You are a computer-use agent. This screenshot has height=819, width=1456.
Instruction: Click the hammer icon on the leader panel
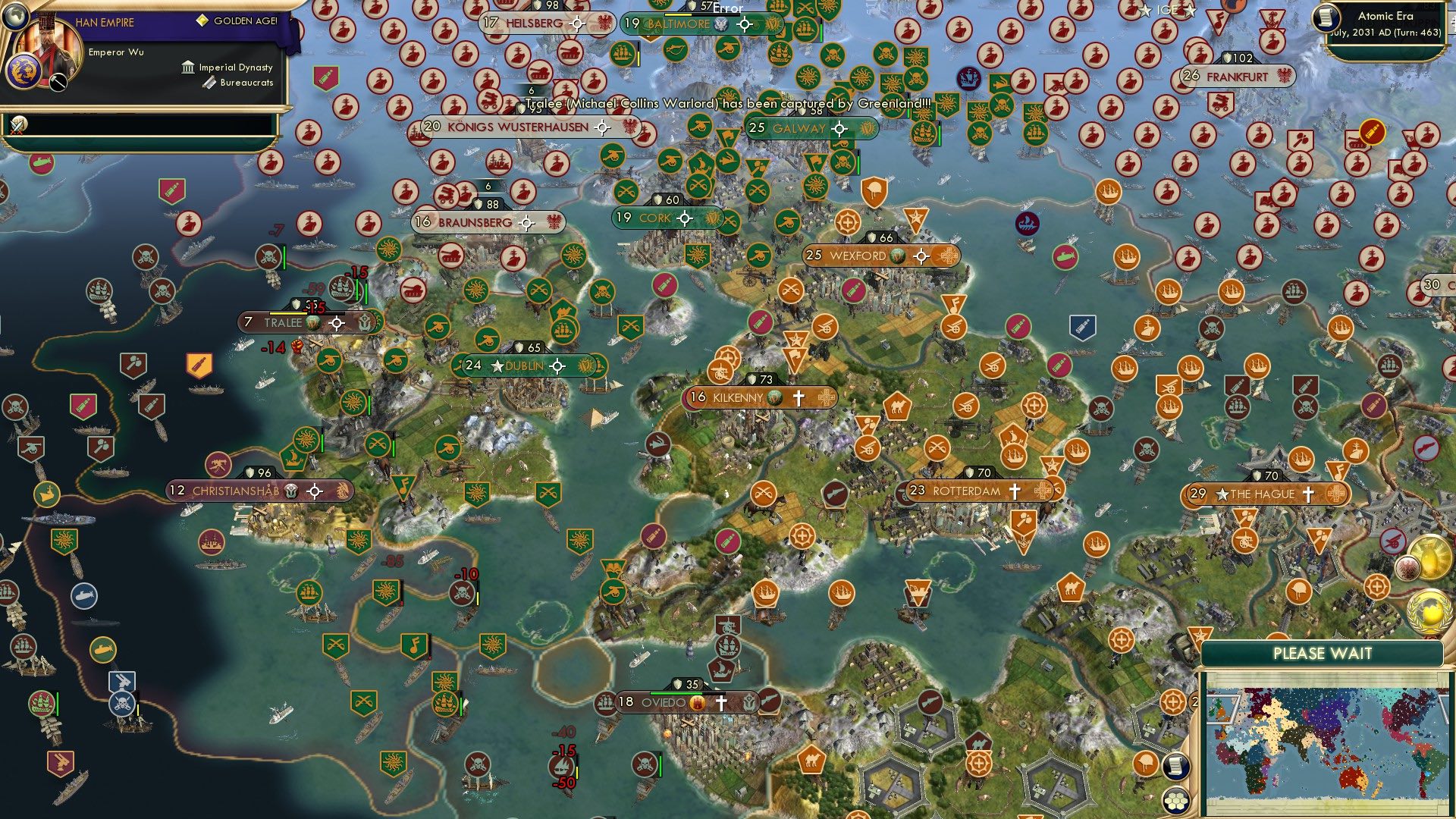58,82
